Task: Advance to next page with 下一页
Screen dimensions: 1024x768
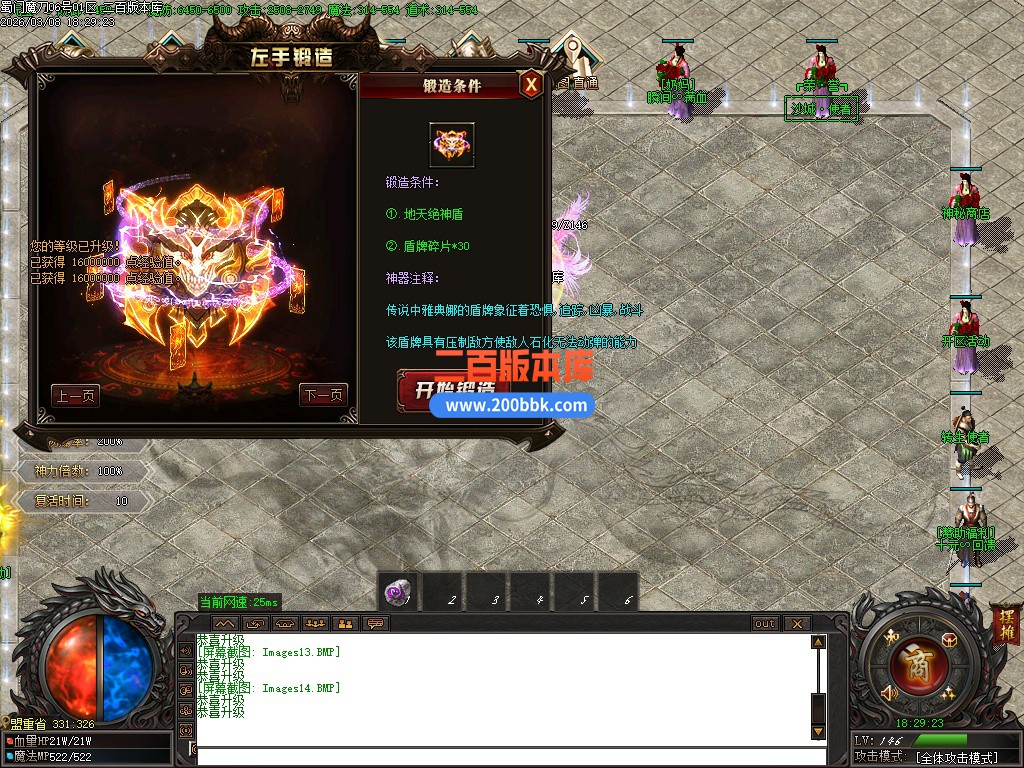Action: click(322, 395)
